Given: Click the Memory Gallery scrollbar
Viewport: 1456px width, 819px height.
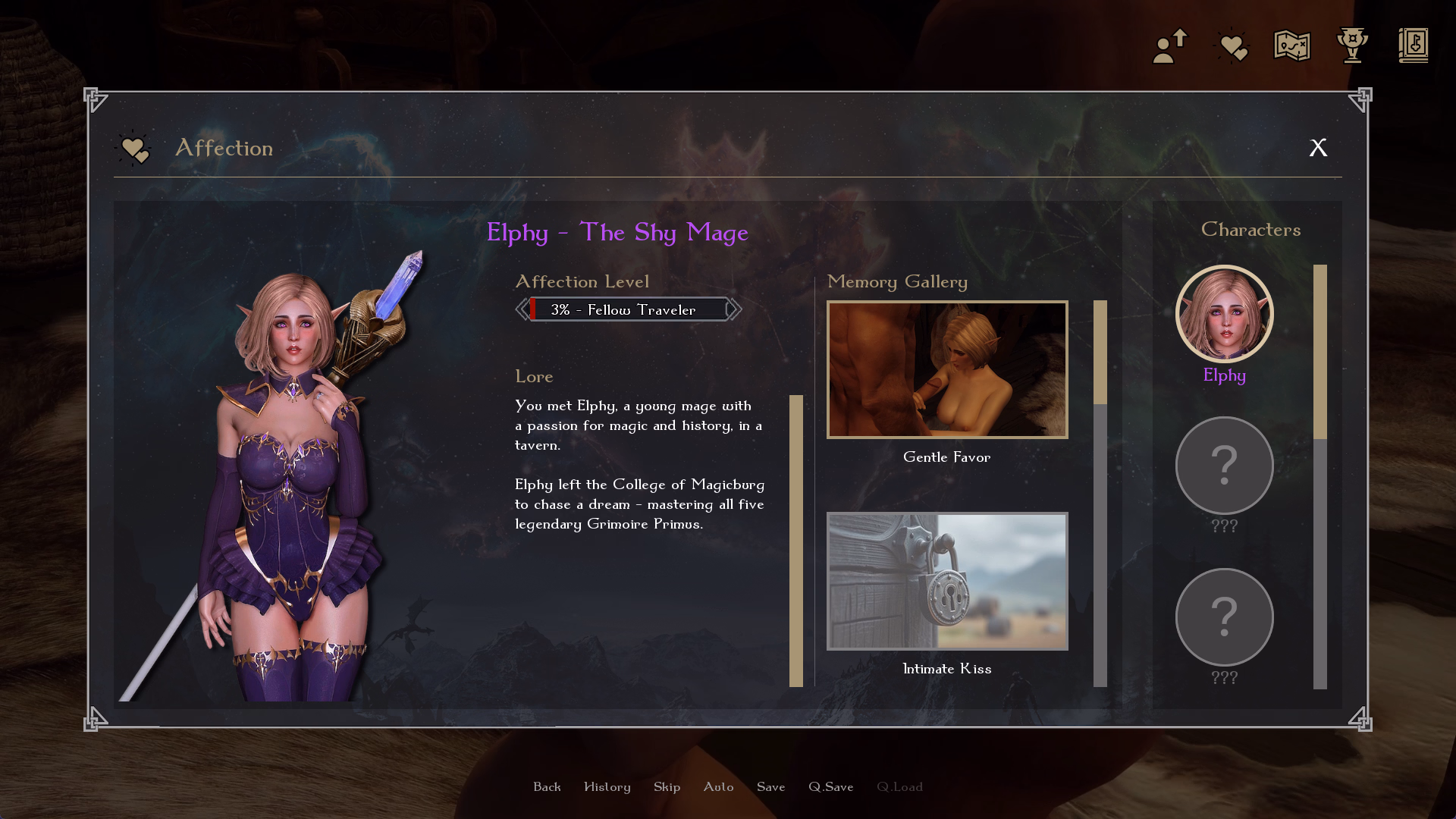Looking at the screenshot, I should click(1100, 493).
